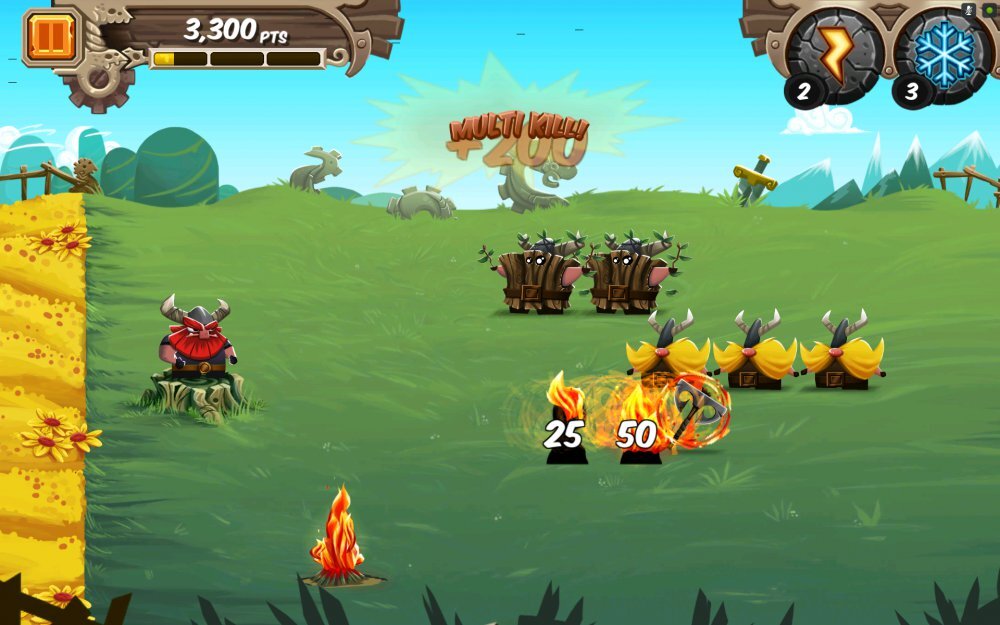Use the snowflake freeze power-up
The image size is (1000, 625).
(x=944, y=54)
